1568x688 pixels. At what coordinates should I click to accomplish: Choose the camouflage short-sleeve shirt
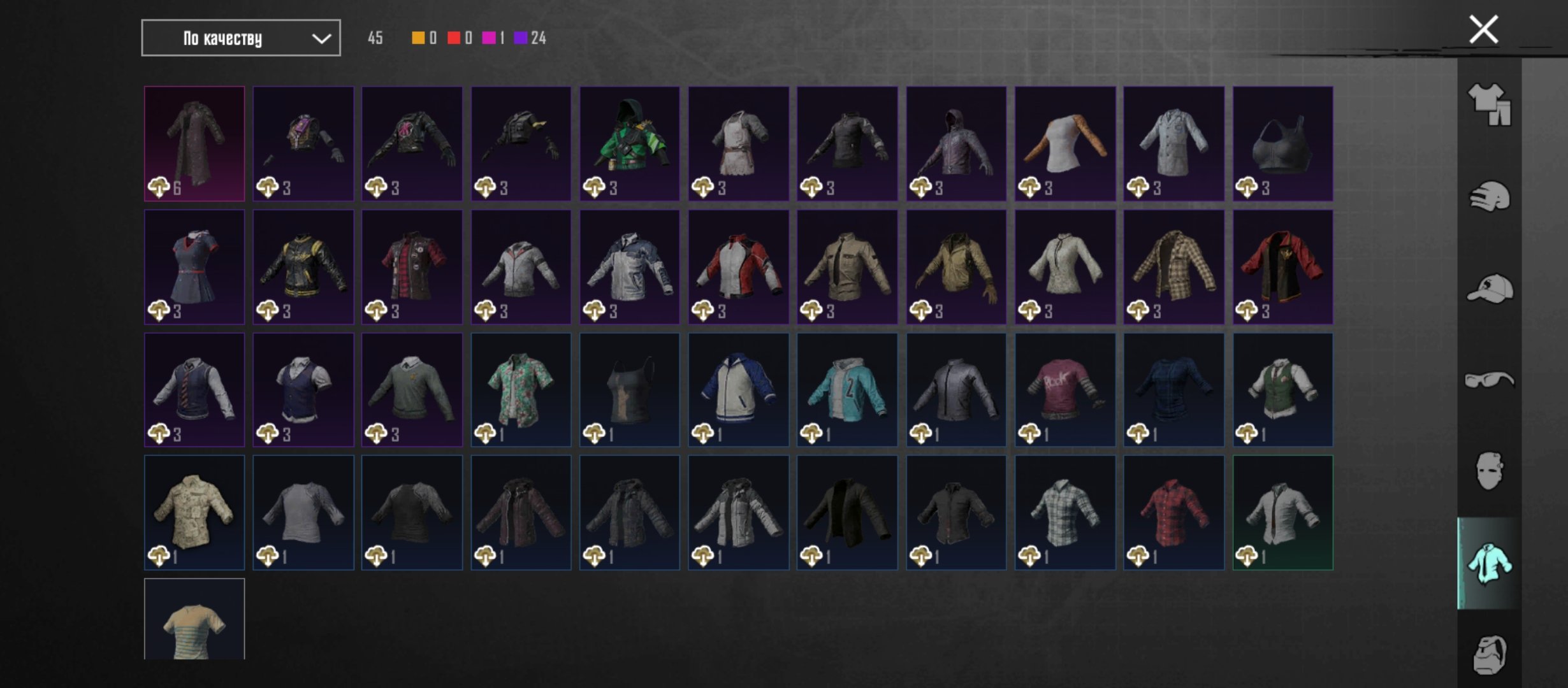click(x=194, y=512)
